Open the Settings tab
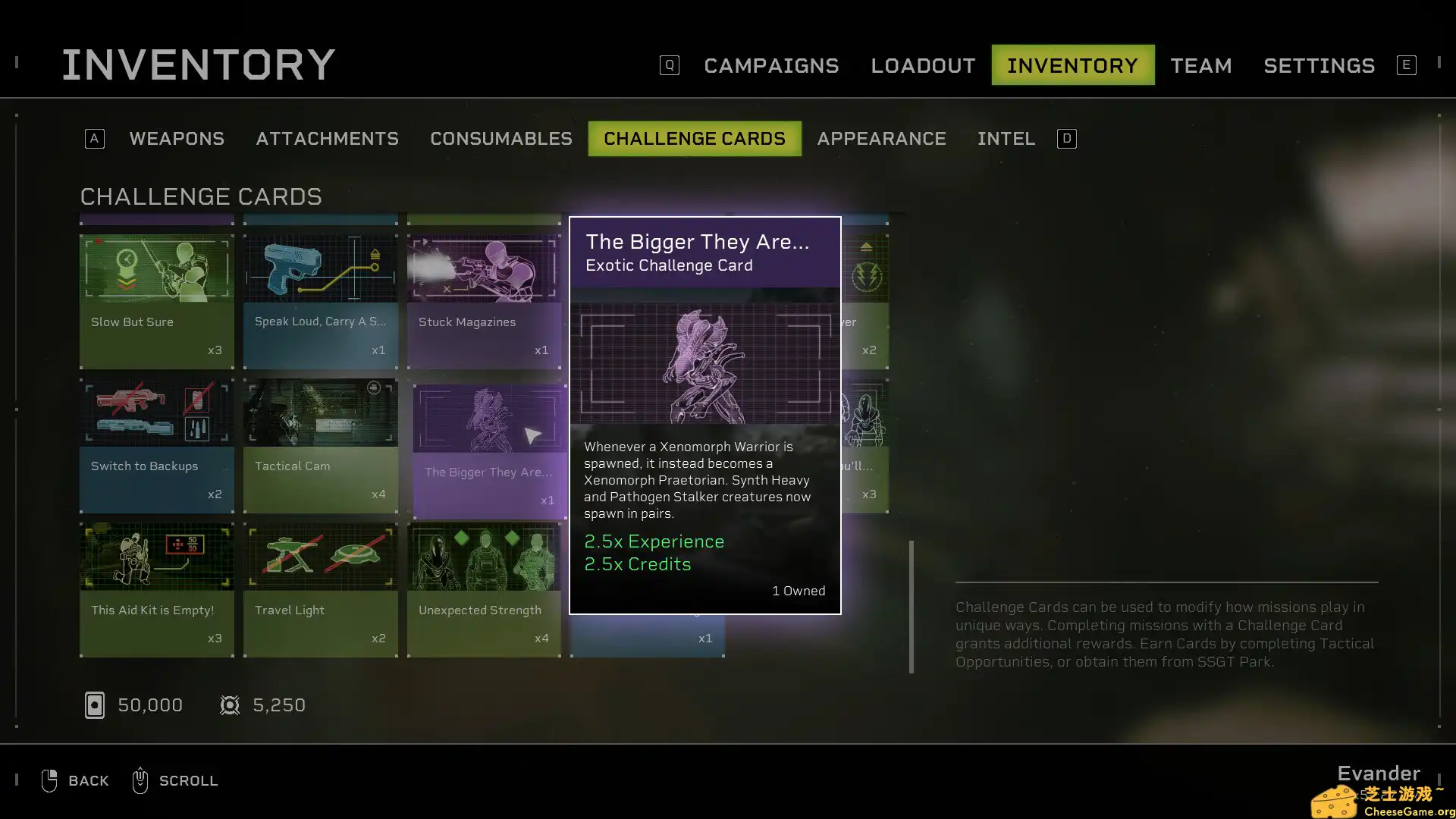This screenshot has height=819, width=1456. click(1319, 66)
